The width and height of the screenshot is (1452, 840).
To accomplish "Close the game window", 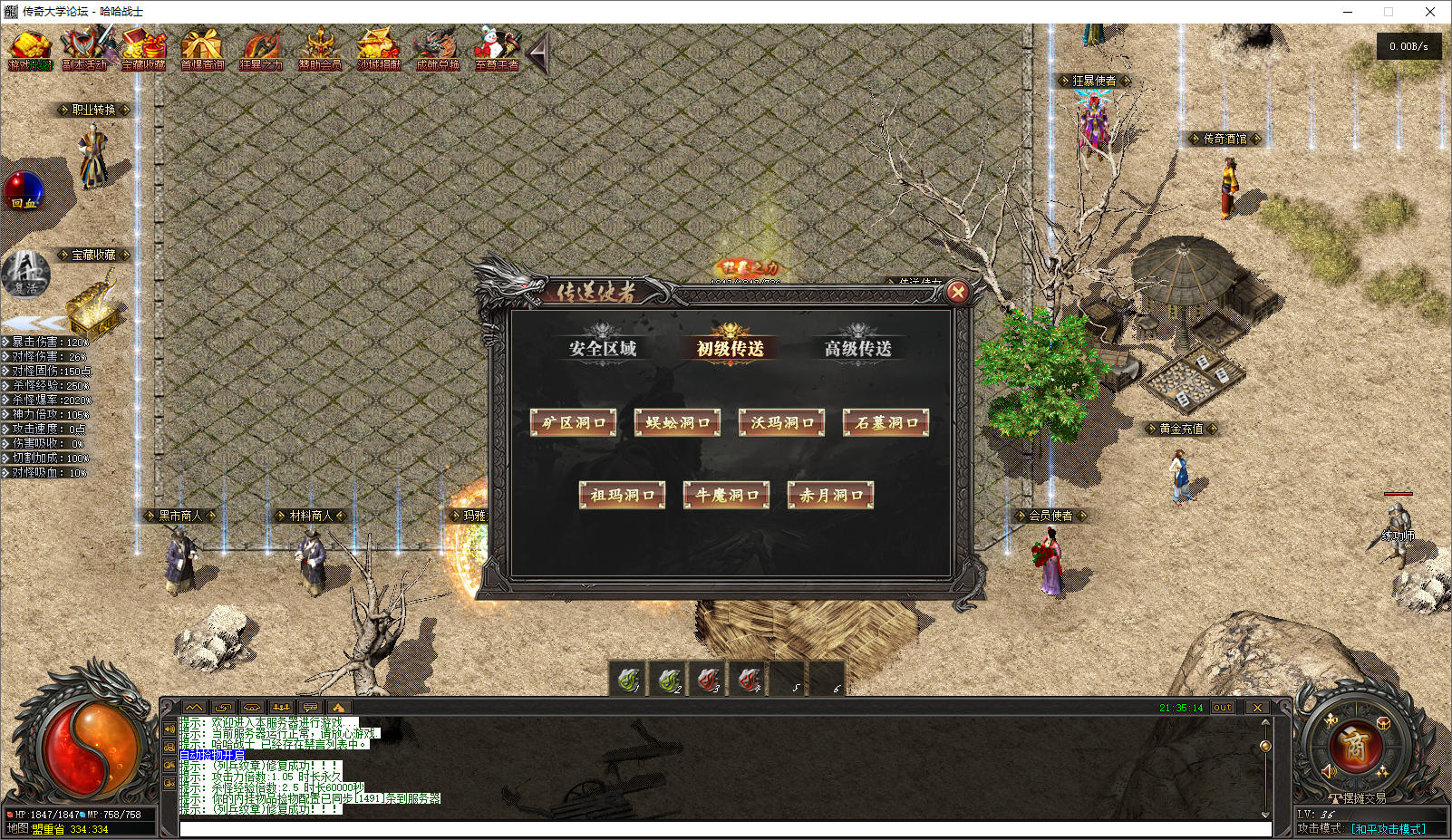I will (1430, 12).
